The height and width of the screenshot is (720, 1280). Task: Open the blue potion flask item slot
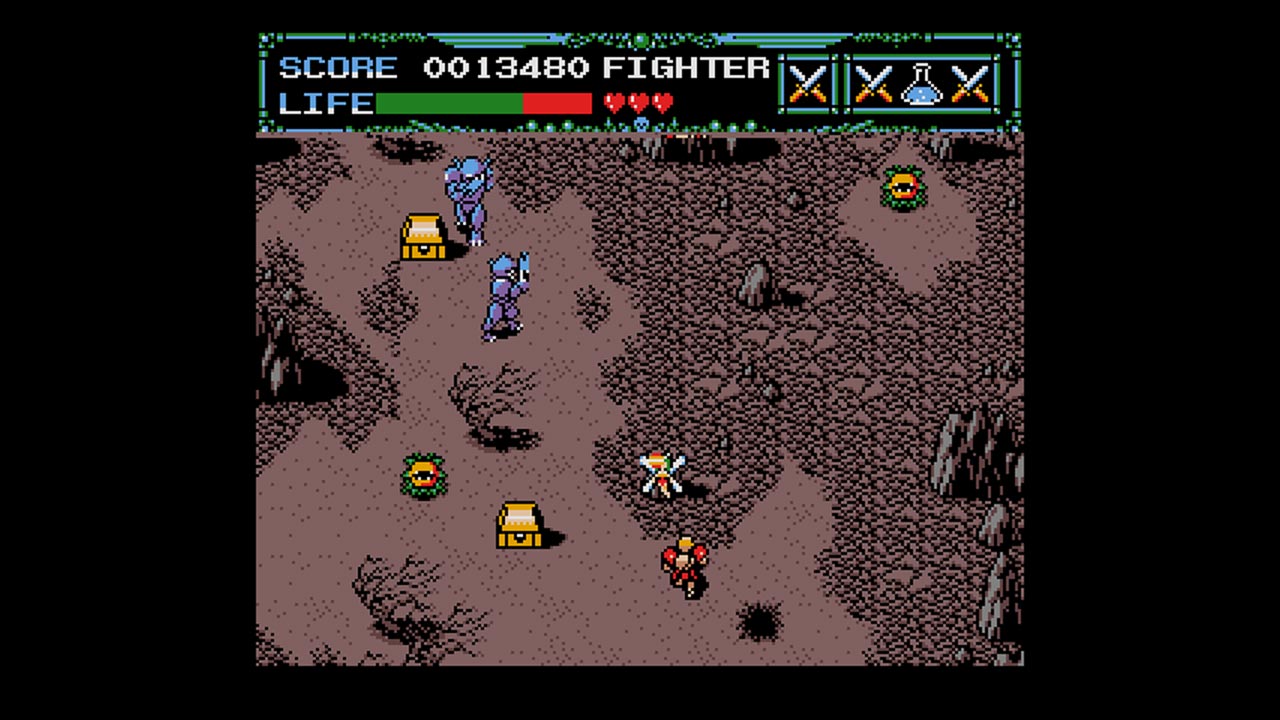pyautogui.click(x=920, y=85)
